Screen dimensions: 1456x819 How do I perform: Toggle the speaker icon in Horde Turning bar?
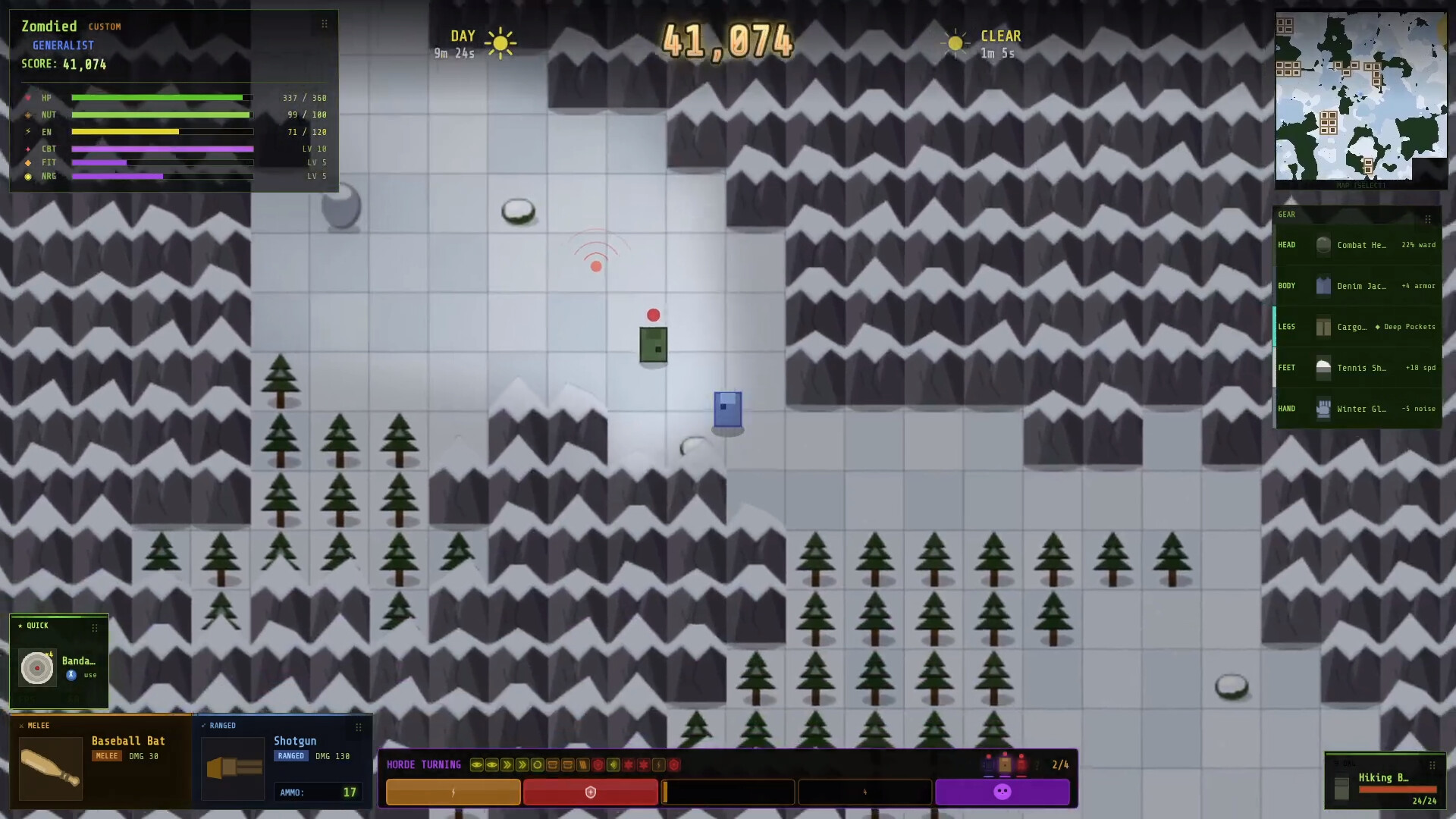(612, 766)
